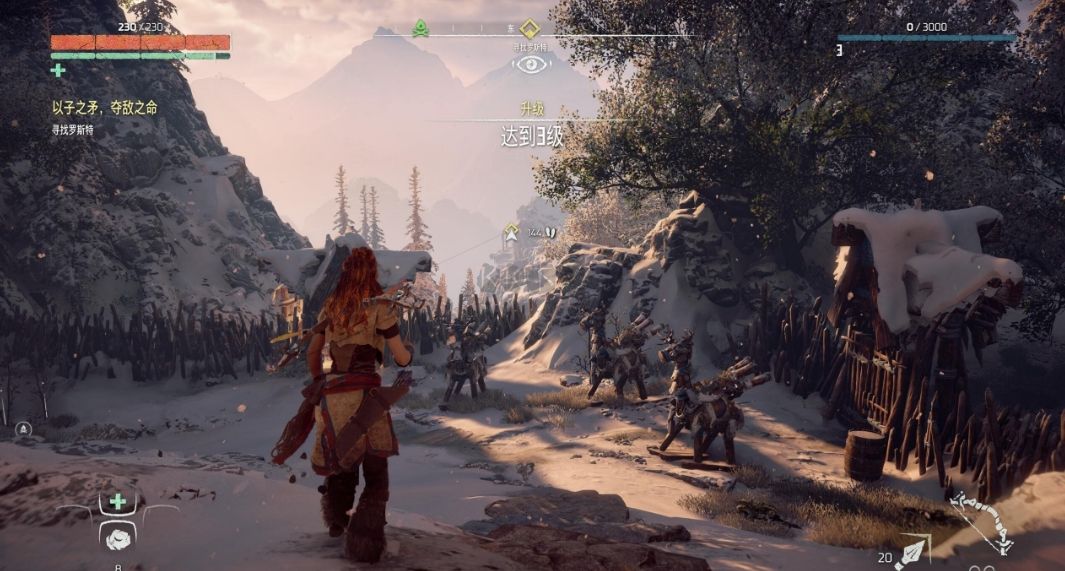Activate the Focus eye icon

[531, 64]
